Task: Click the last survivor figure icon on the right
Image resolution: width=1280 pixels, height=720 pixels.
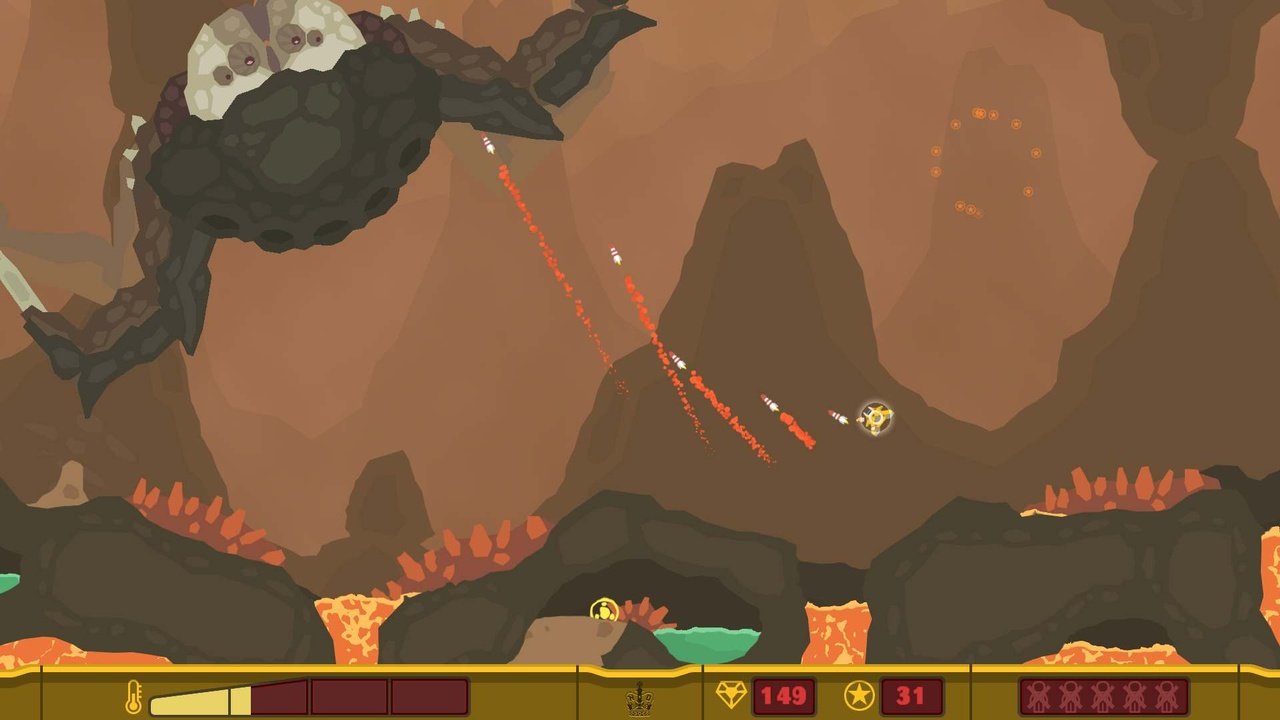Action: (x=1165, y=696)
